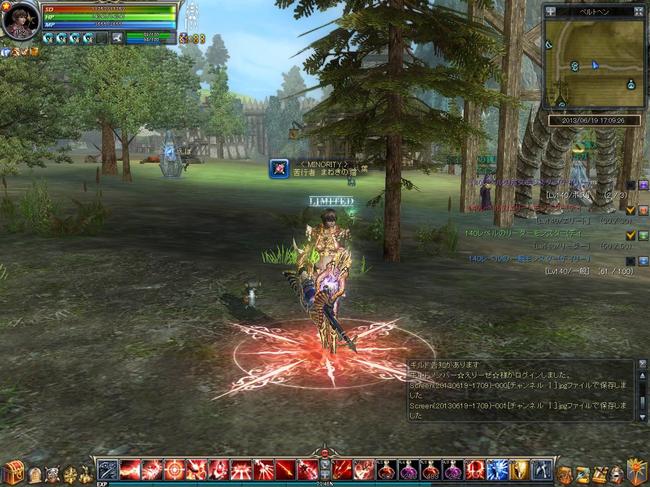Click the player character portrait

coord(20,20)
